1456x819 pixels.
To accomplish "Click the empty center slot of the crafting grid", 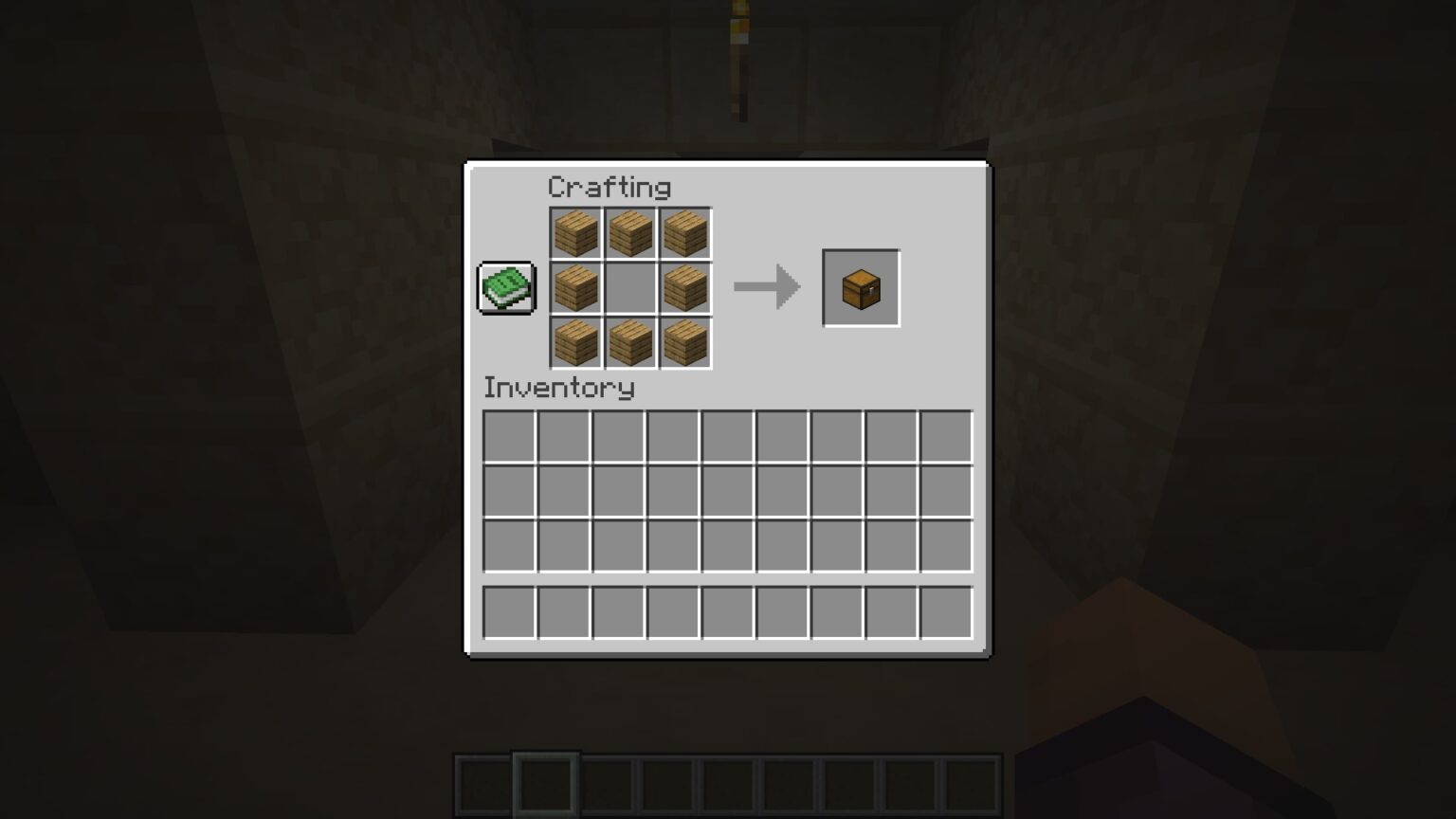I will (x=629, y=287).
